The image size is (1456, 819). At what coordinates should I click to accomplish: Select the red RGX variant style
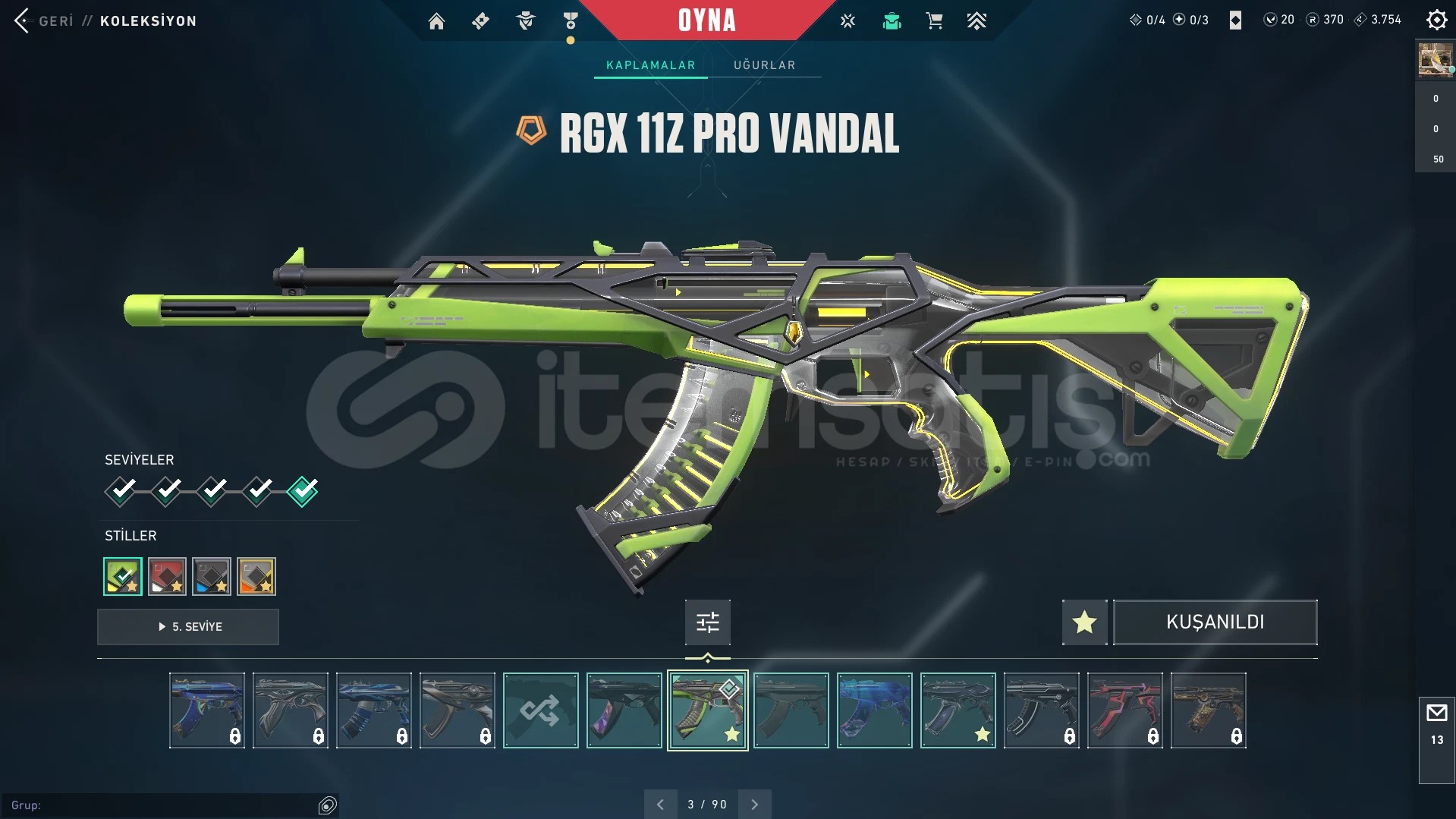tap(167, 576)
